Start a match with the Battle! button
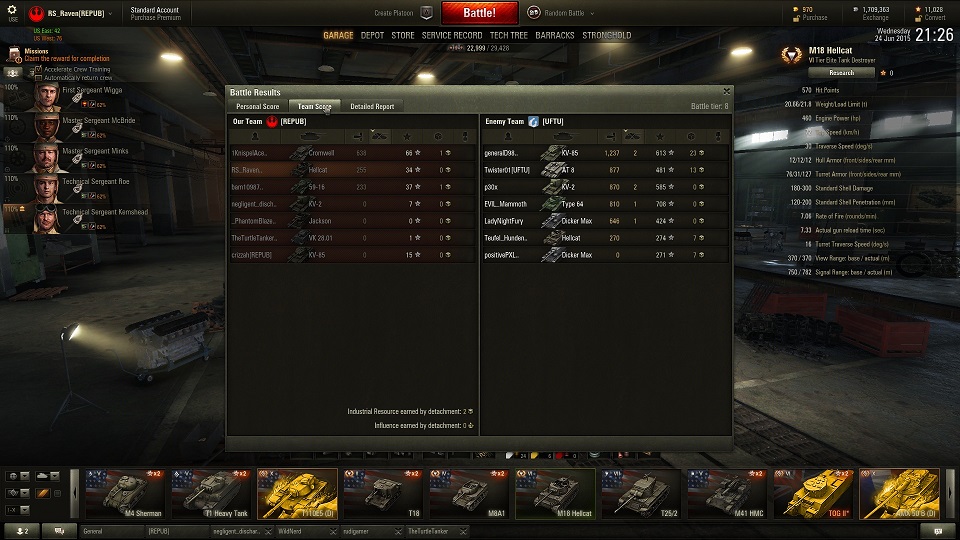The width and height of the screenshot is (960, 540). click(x=478, y=13)
